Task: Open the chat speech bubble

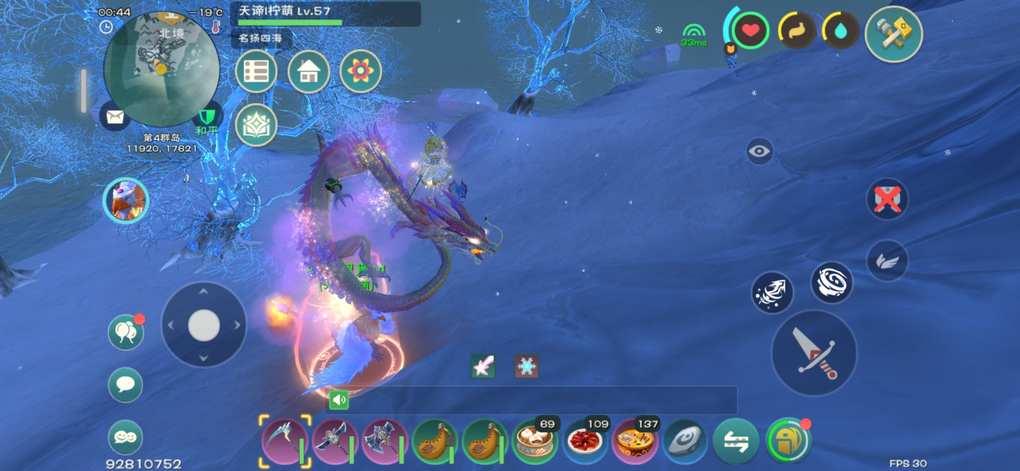Action: [x=126, y=384]
